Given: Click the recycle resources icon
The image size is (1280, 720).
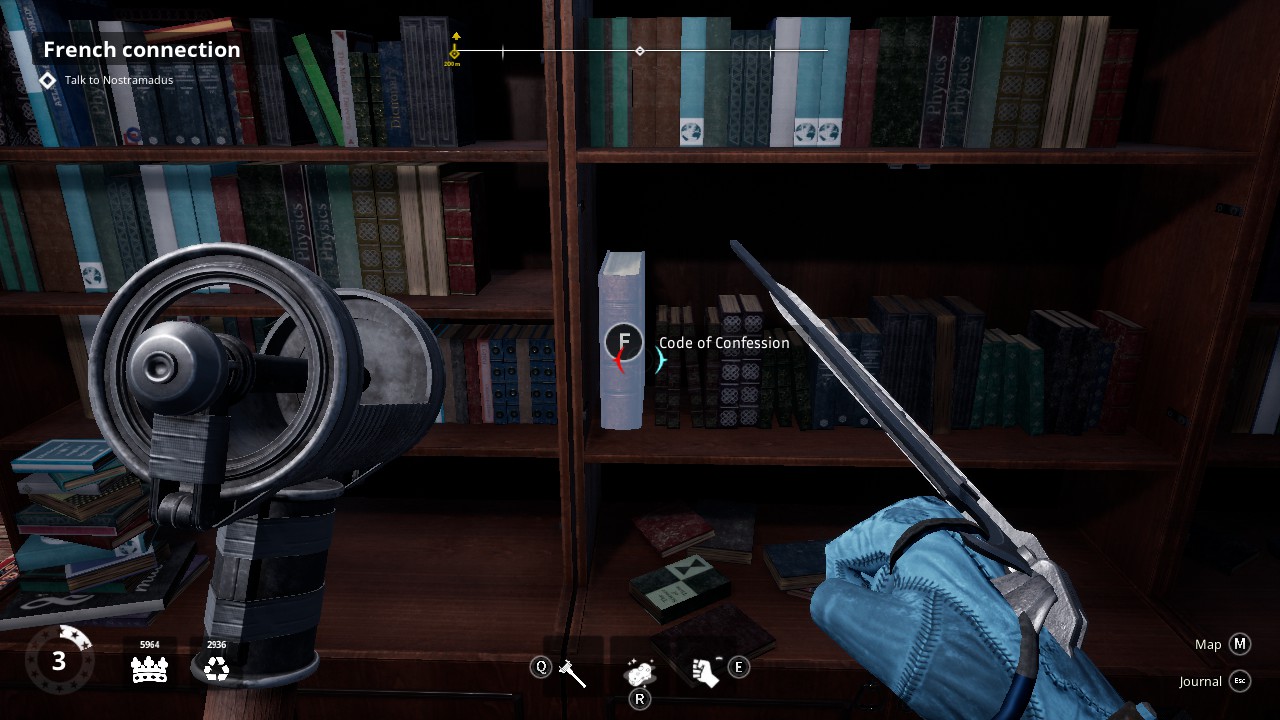Looking at the screenshot, I should coord(216,670).
